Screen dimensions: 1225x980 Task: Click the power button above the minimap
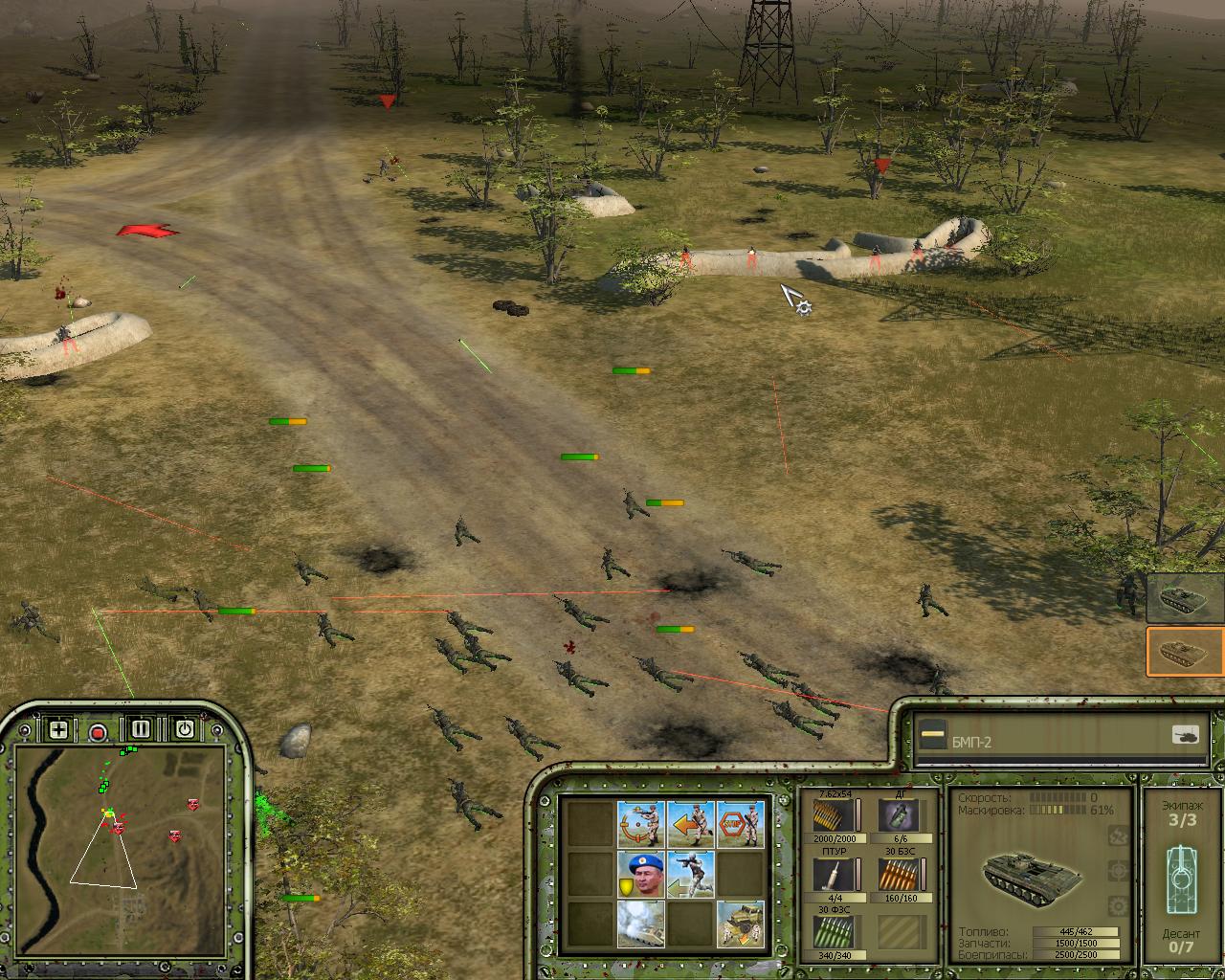(x=185, y=729)
